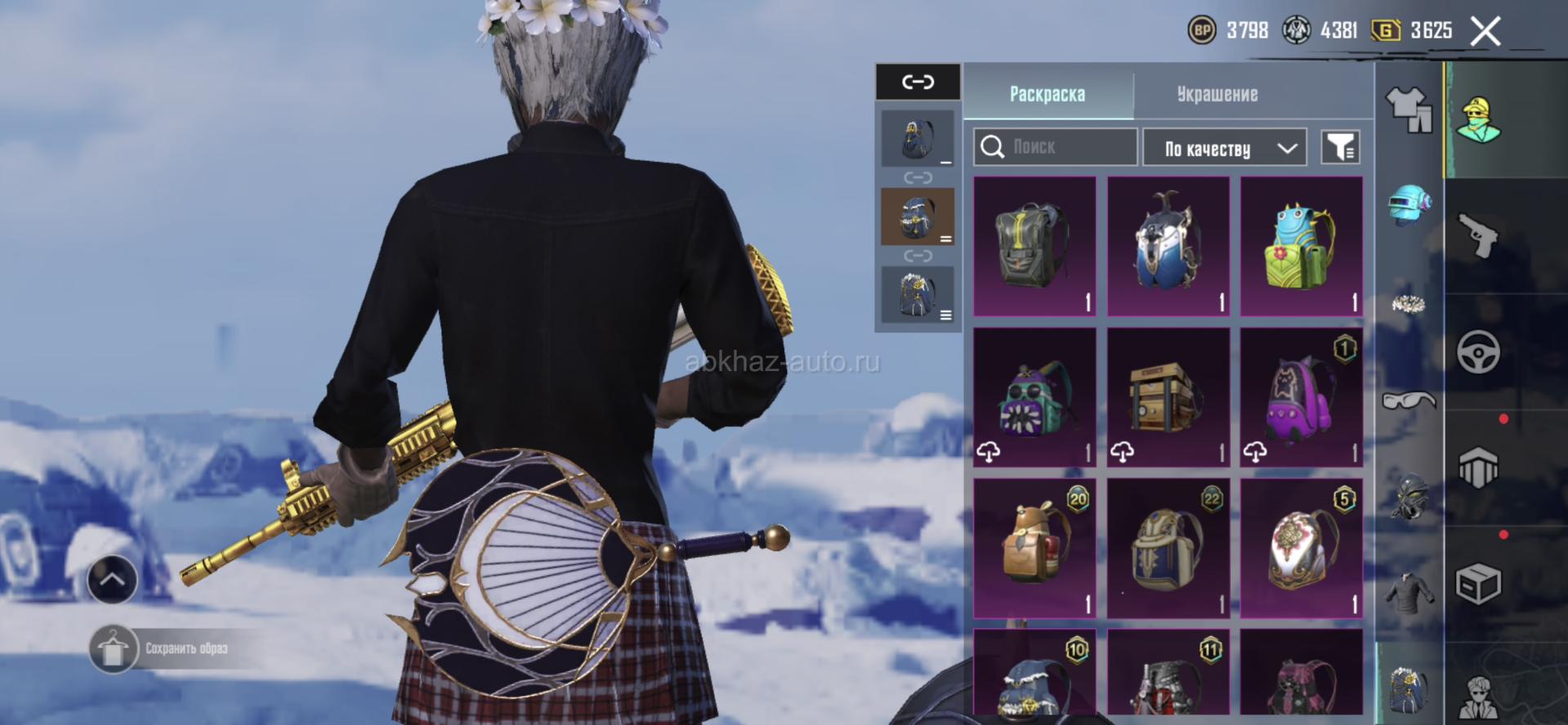The width and height of the screenshot is (1568, 725).
Task: Open the vehicle steering wheel section
Action: [x=1479, y=352]
